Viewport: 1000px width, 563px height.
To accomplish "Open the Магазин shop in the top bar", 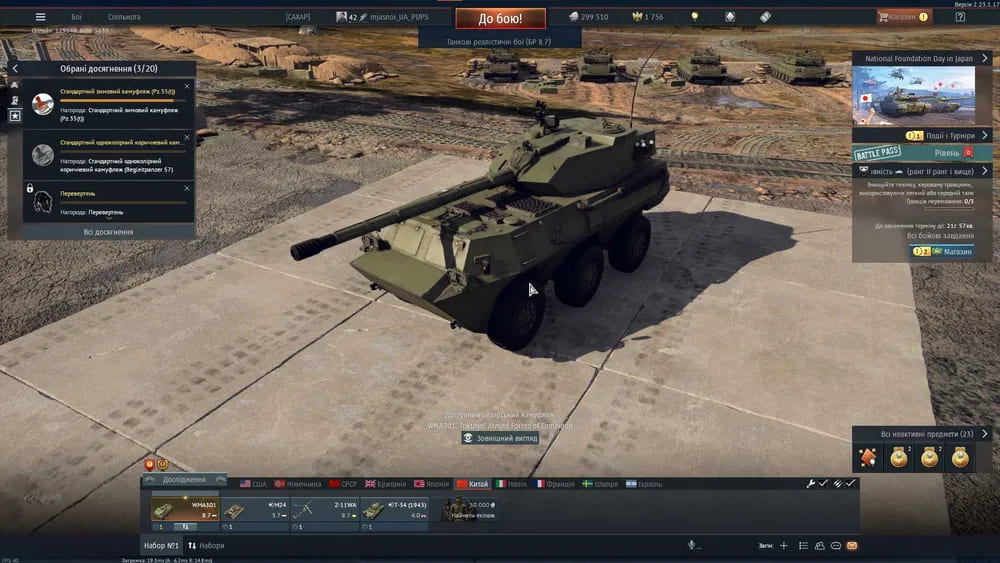I will [903, 17].
